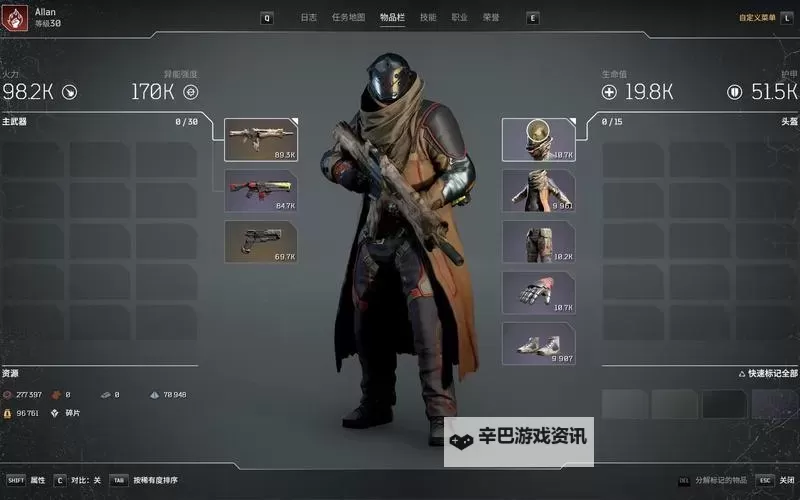The image size is (800, 500).
Task: Switch to the 日志 journal tab
Action: coord(309,17)
